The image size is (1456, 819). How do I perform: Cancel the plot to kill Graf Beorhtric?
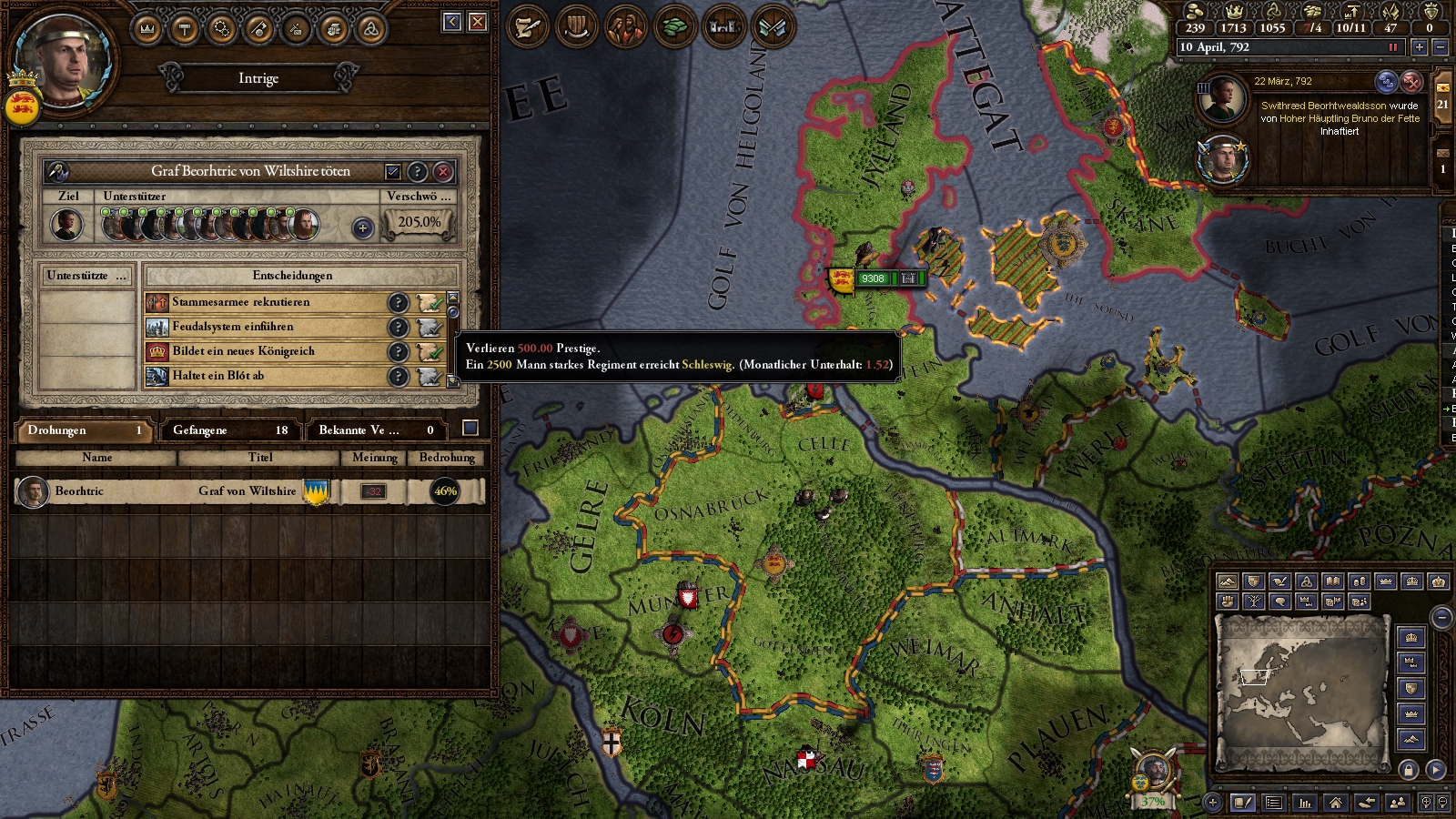443,171
